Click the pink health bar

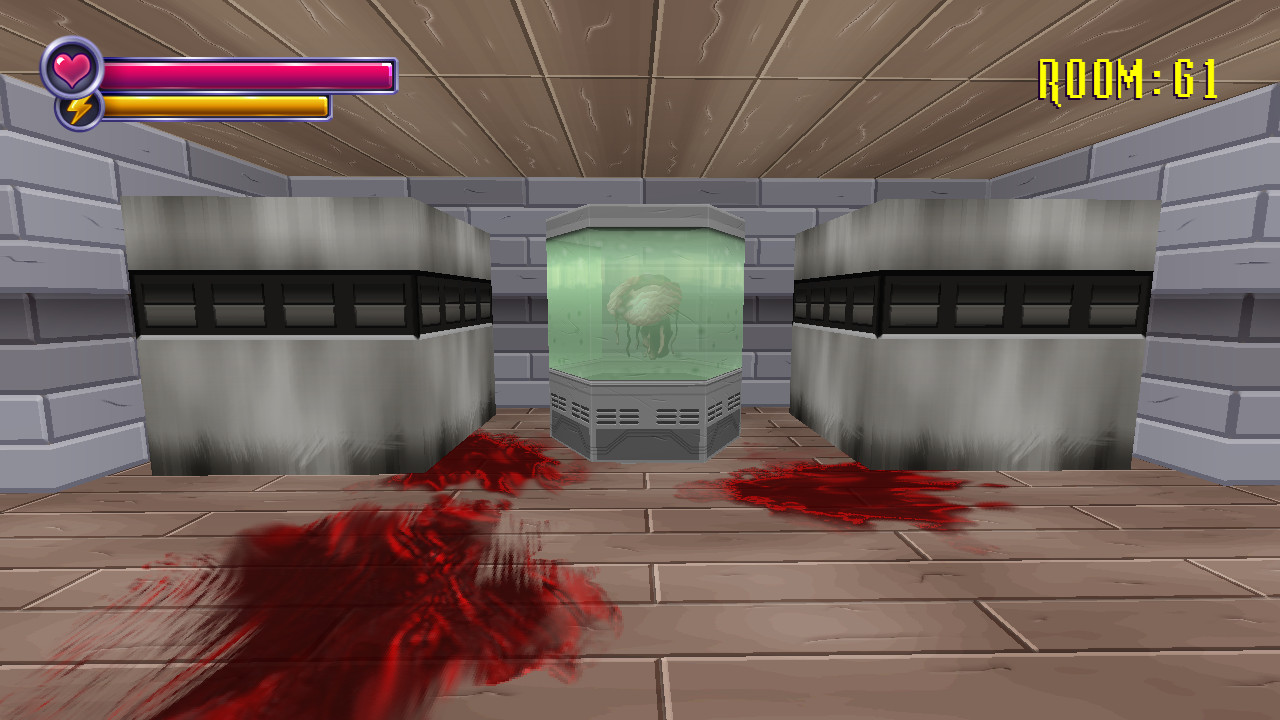pyautogui.click(x=250, y=73)
